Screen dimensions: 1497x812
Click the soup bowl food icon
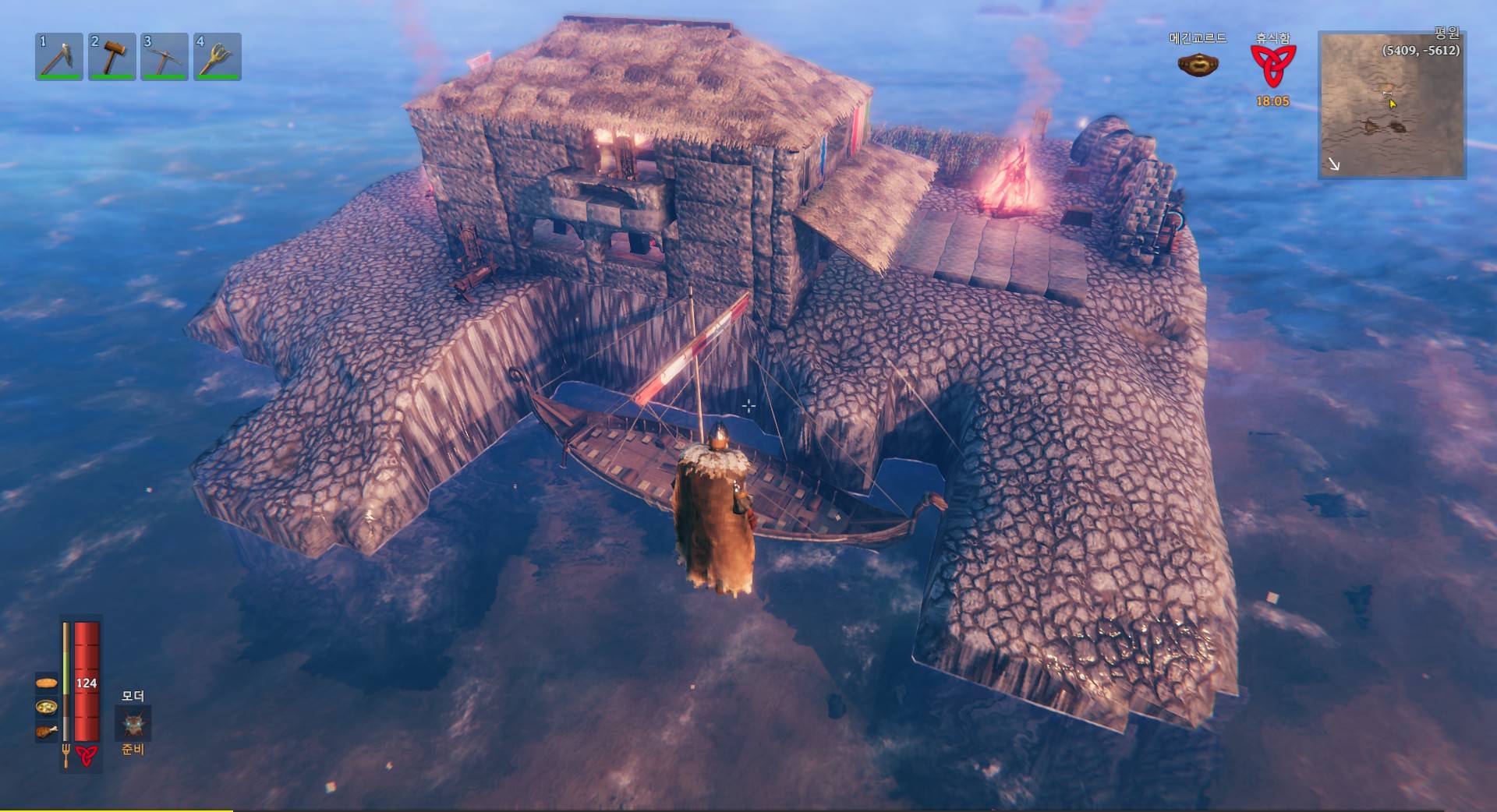tap(47, 708)
